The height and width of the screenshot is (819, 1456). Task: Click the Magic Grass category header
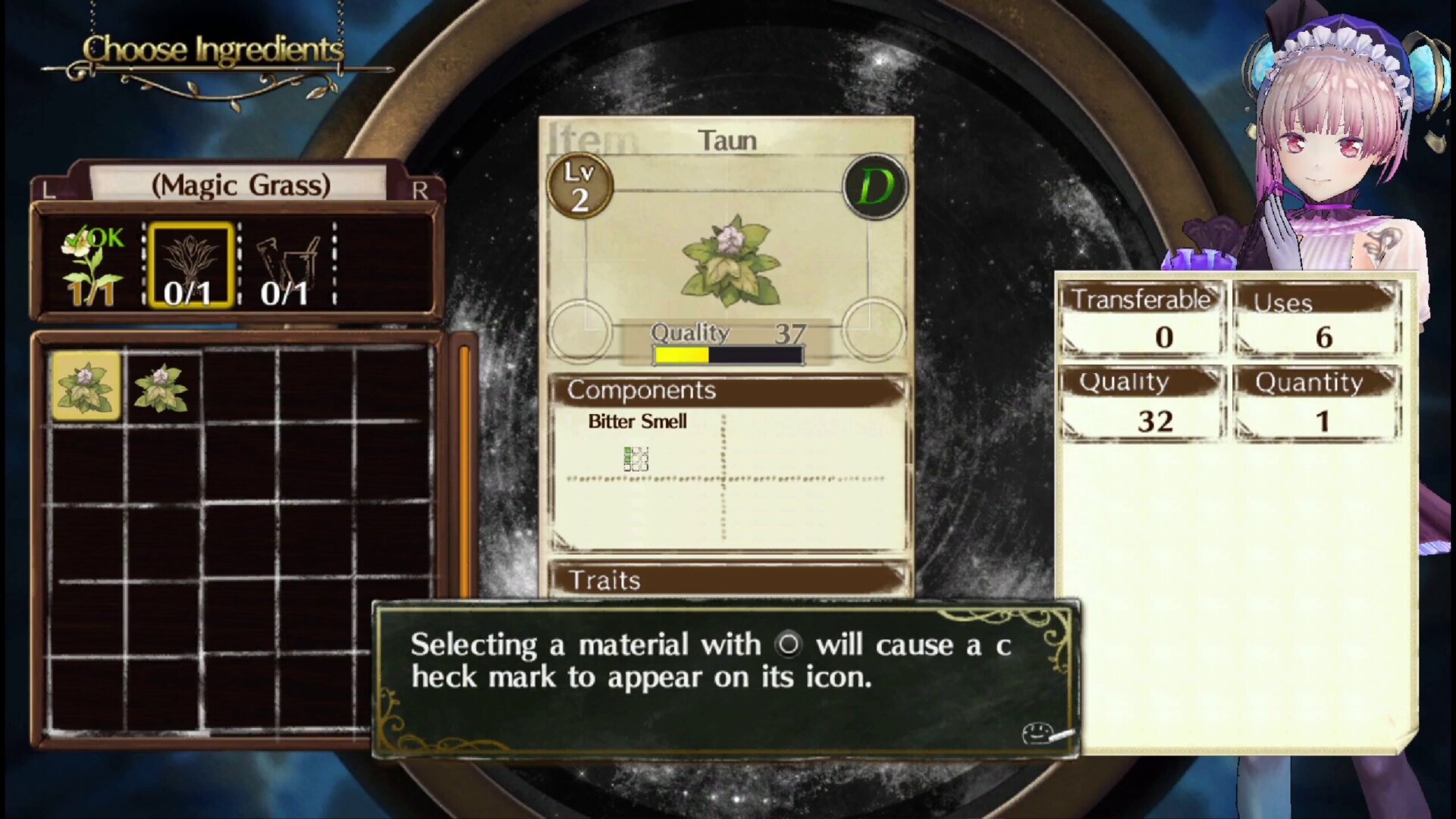(x=240, y=184)
